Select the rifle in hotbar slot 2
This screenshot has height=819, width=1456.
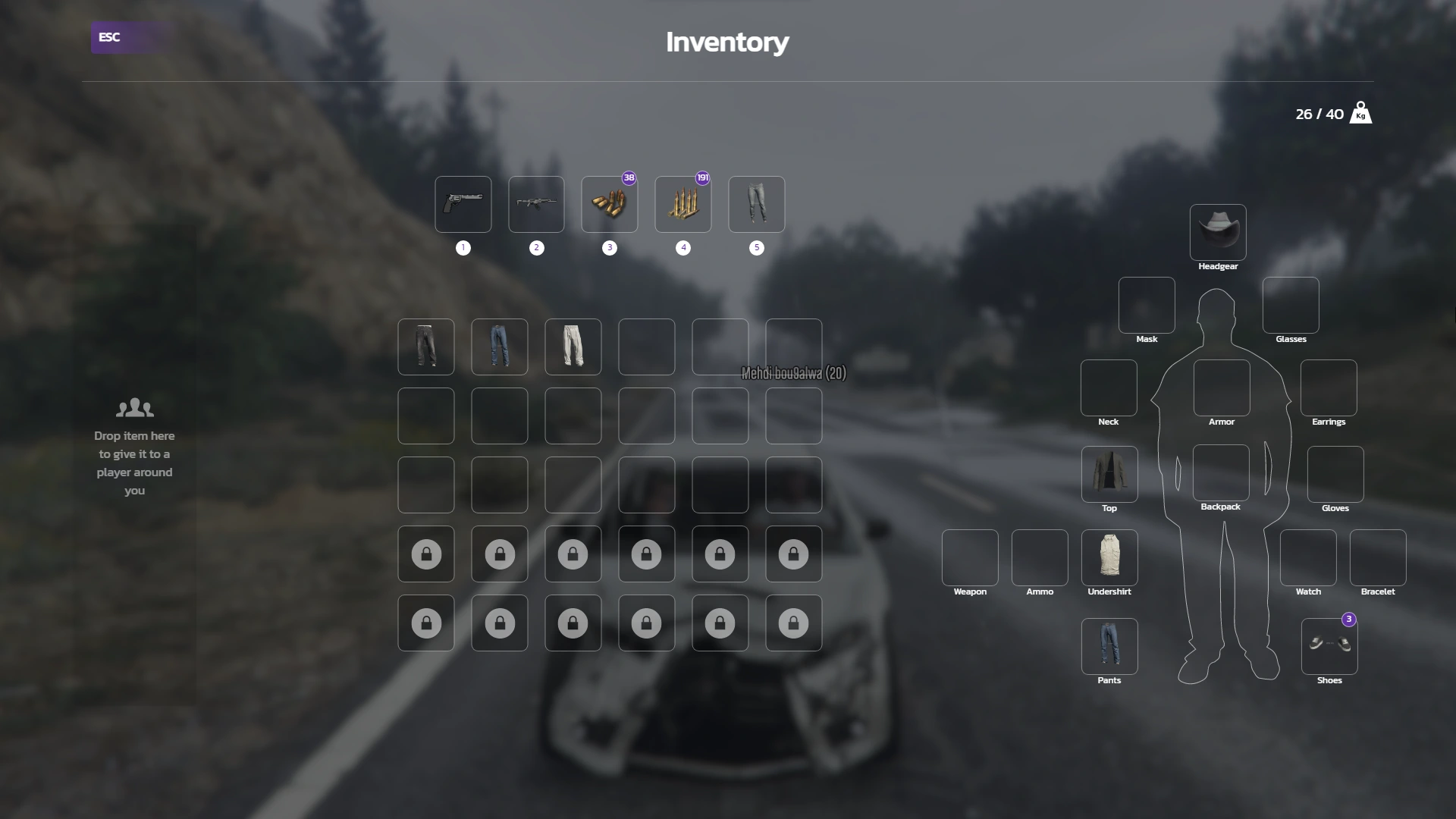click(x=536, y=205)
